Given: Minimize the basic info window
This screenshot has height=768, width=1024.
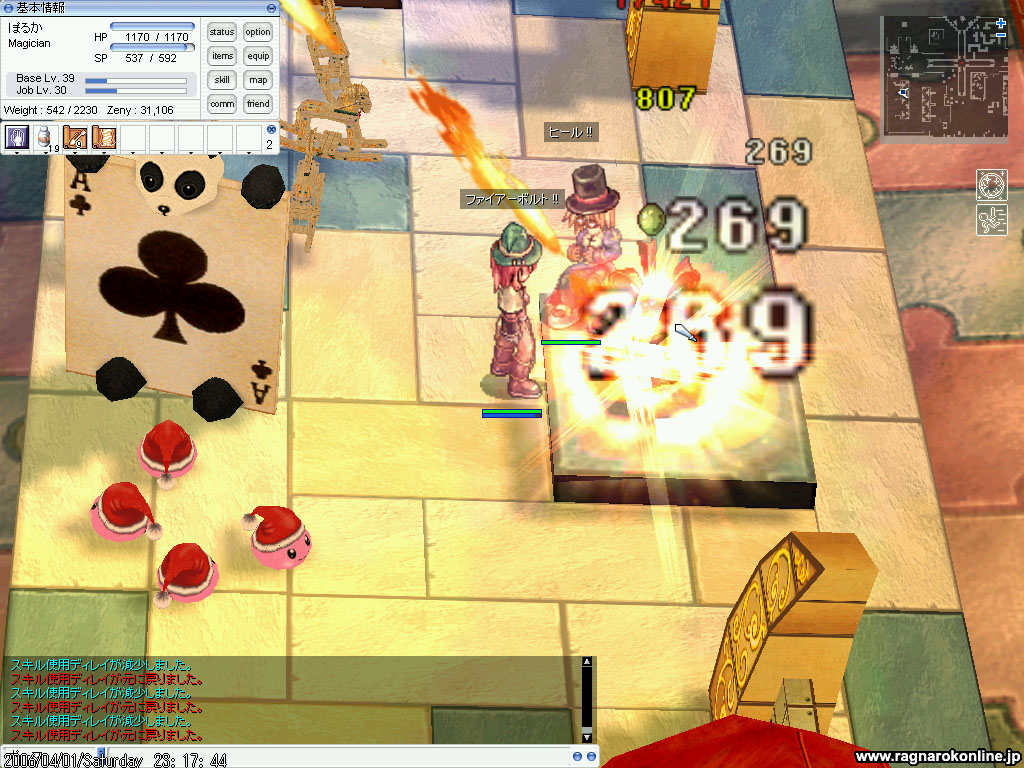Looking at the screenshot, I should pos(270,8).
